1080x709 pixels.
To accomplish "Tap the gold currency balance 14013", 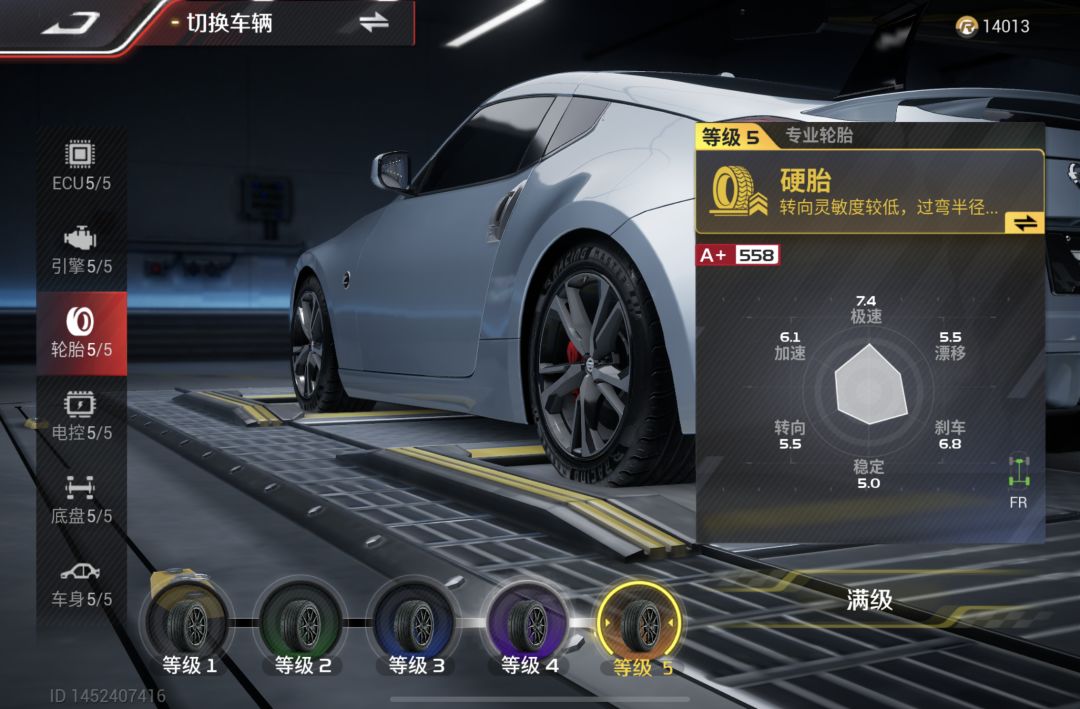I will click(993, 26).
